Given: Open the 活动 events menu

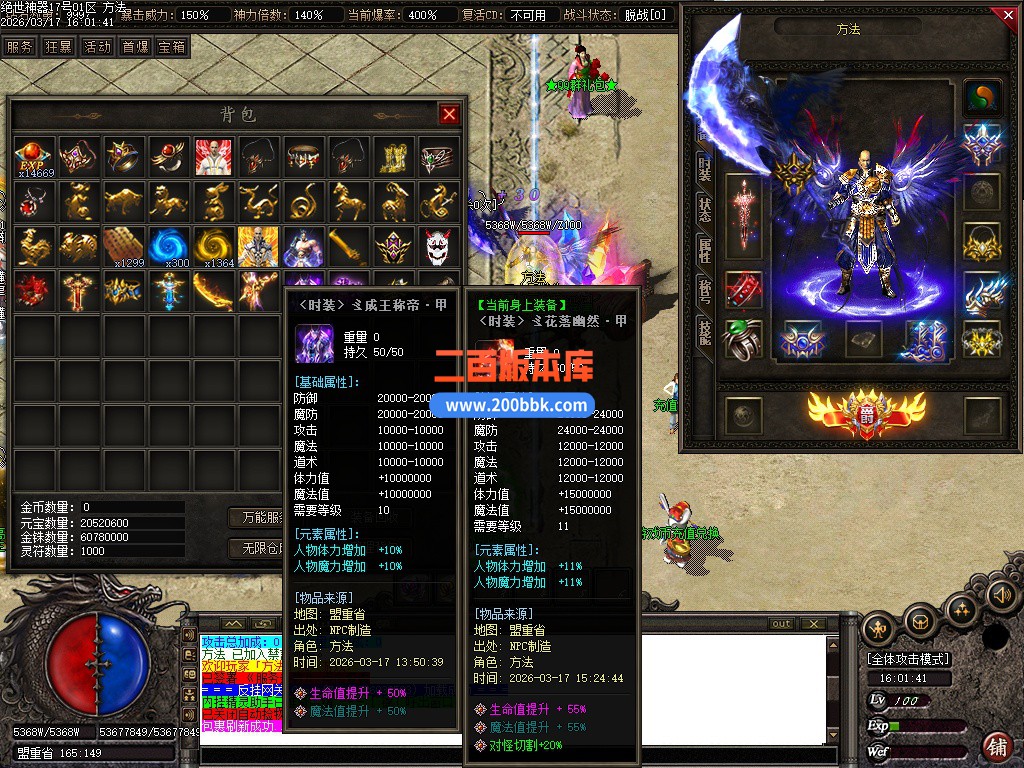Looking at the screenshot, I should [x=97, y=46].
